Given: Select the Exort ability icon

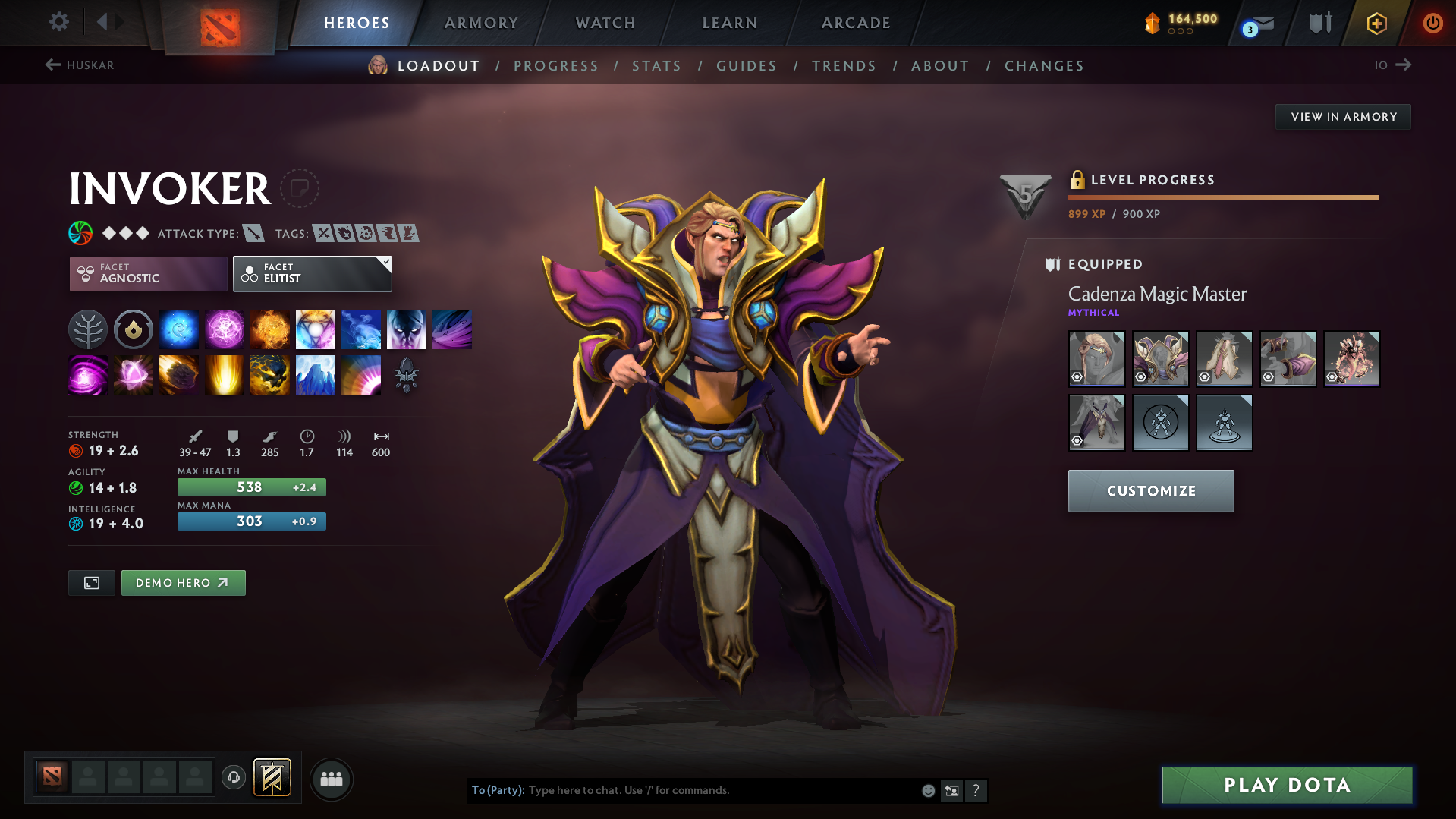Looking at the screenshot, I should coord(270,329).
